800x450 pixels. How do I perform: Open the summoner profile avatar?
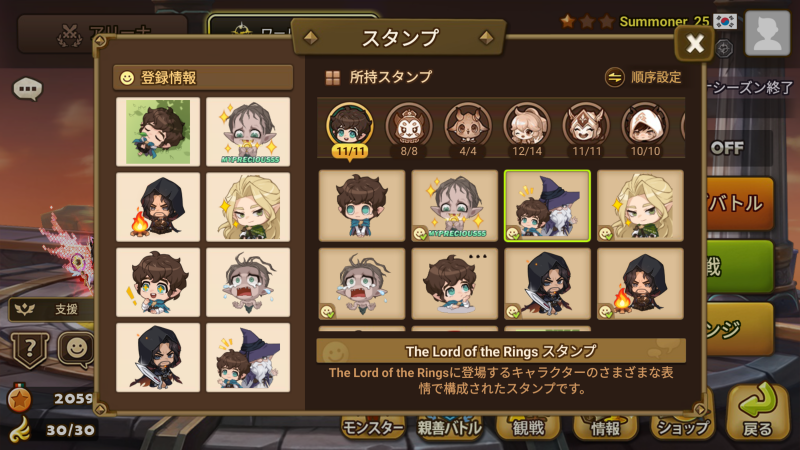tap(767, 34)
